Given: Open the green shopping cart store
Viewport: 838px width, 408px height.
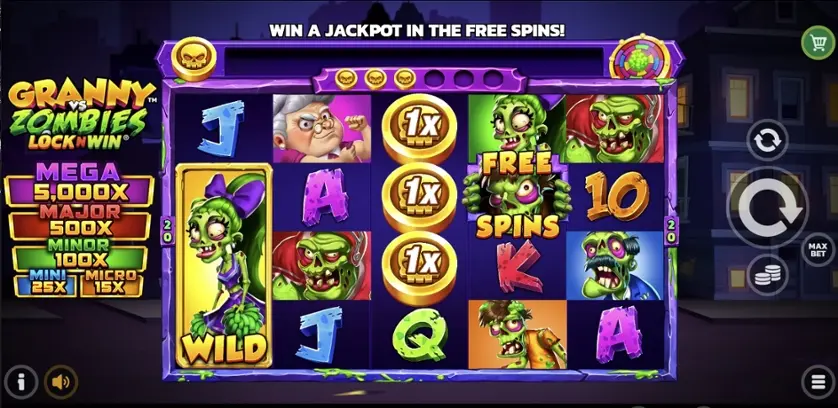Looking at the screenshot, I should (x=818, y=41).
